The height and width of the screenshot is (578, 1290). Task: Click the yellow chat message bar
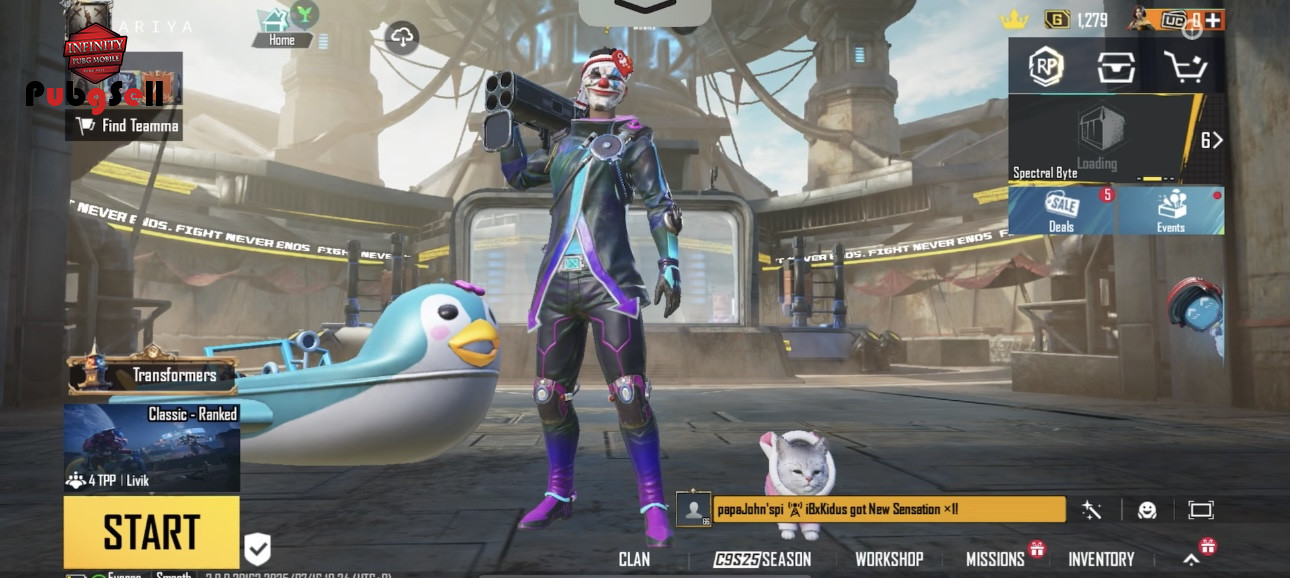[888, 509]
